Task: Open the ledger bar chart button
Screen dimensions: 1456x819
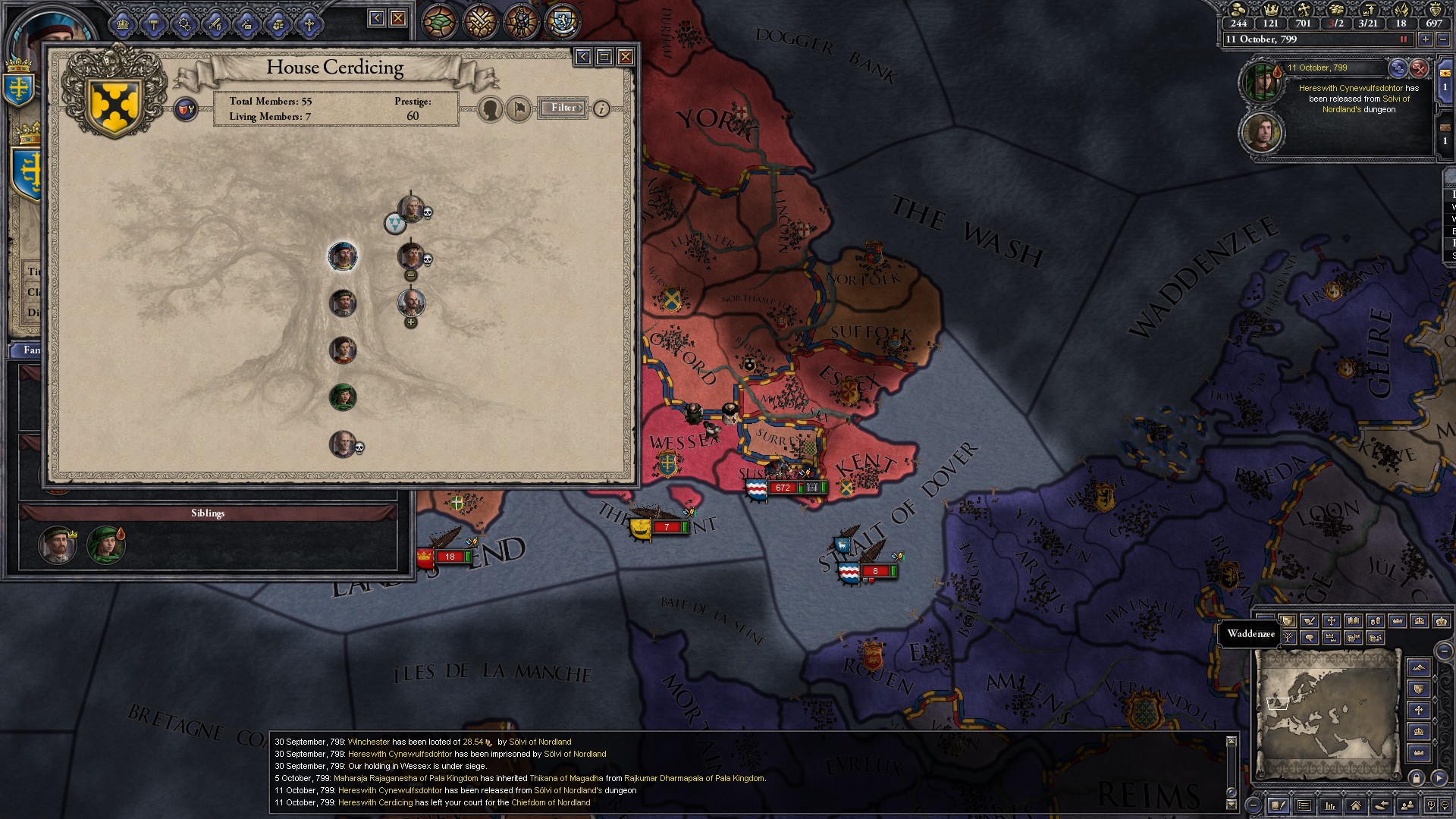Action: click(x=1329, y=805)
